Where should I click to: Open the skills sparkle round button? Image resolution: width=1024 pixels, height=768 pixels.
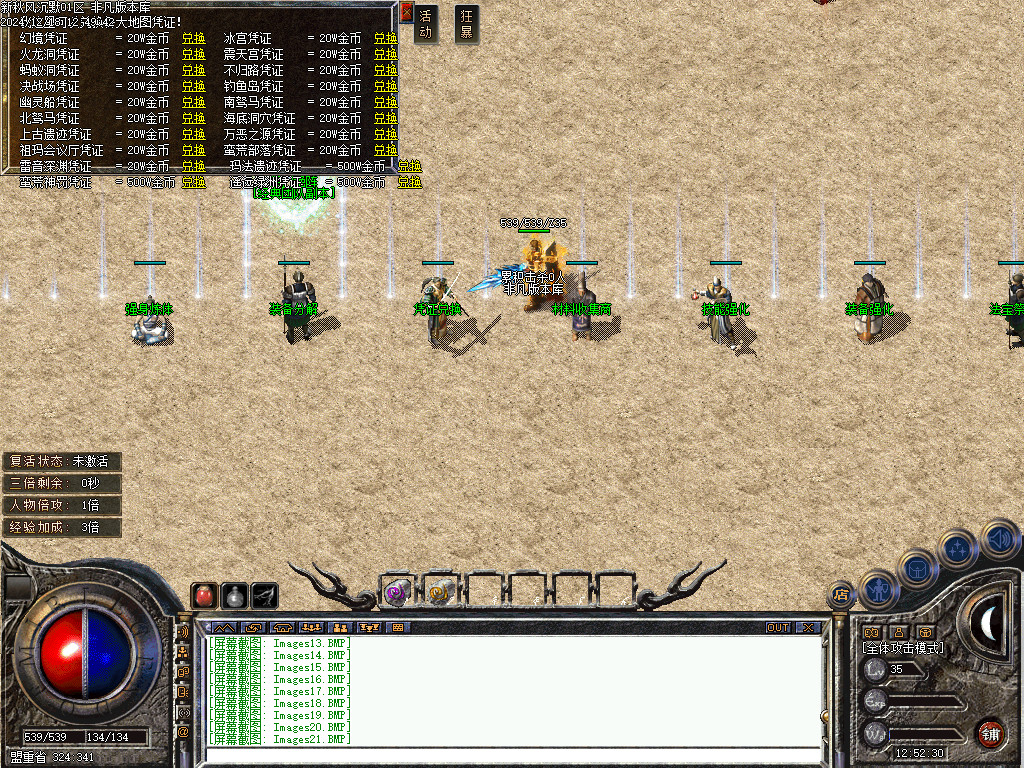tap(957, 549)
